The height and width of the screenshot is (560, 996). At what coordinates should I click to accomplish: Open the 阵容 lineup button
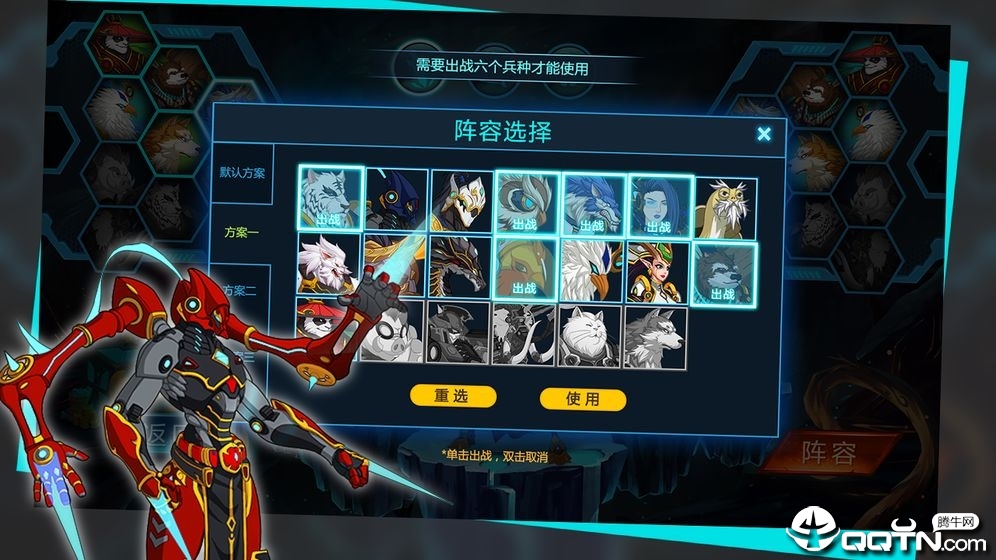[x=828, y=454]
